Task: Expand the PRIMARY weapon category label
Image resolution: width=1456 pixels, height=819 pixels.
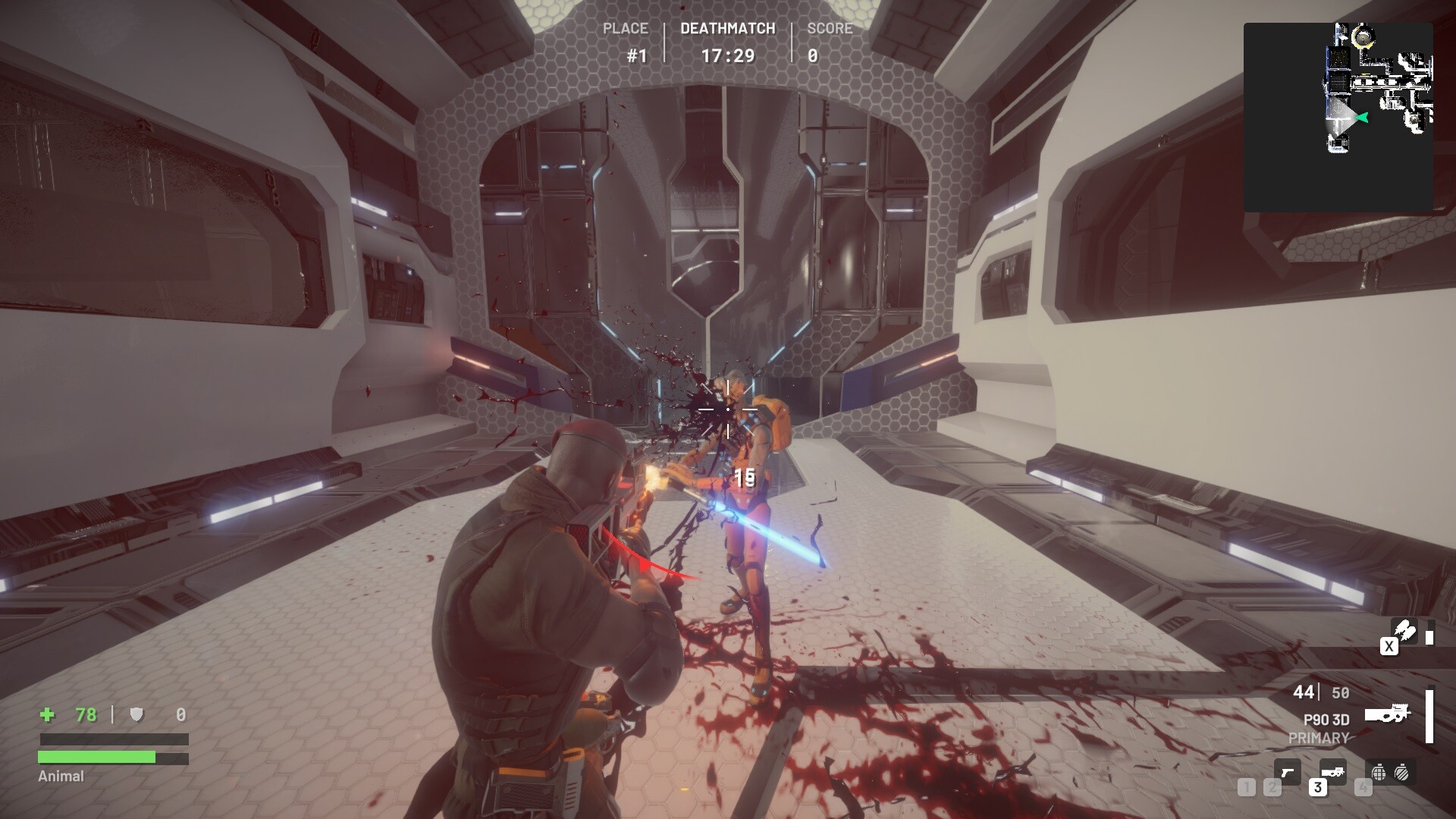Action: pos(1318,737)
